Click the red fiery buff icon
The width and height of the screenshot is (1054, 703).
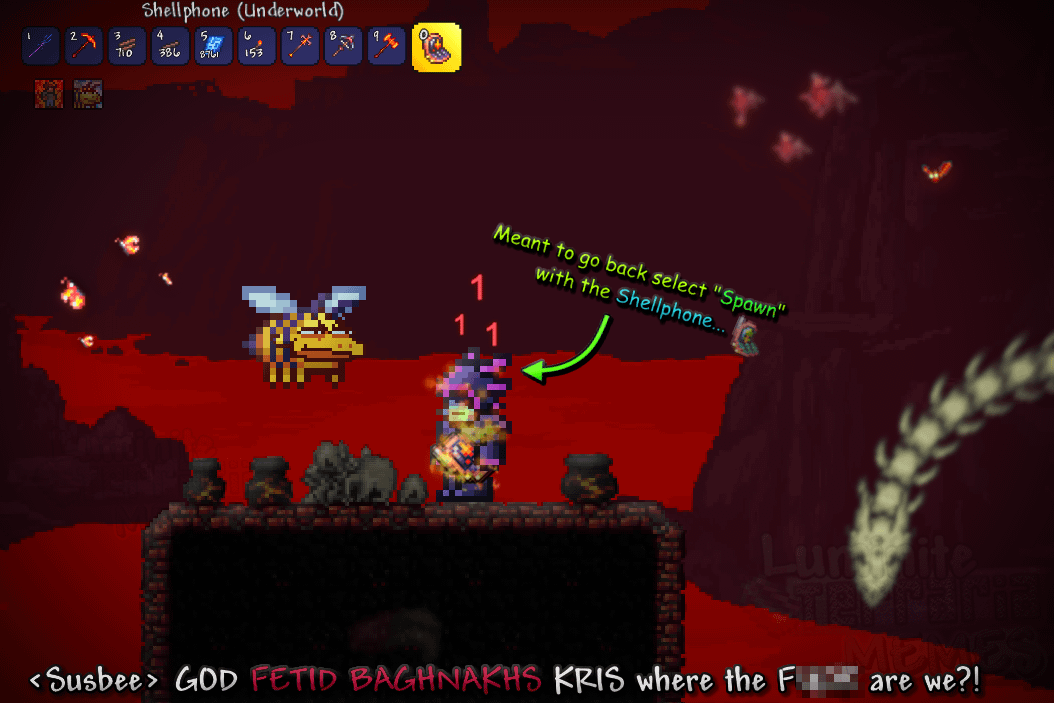pyautogui.click(x=50, y=94)
